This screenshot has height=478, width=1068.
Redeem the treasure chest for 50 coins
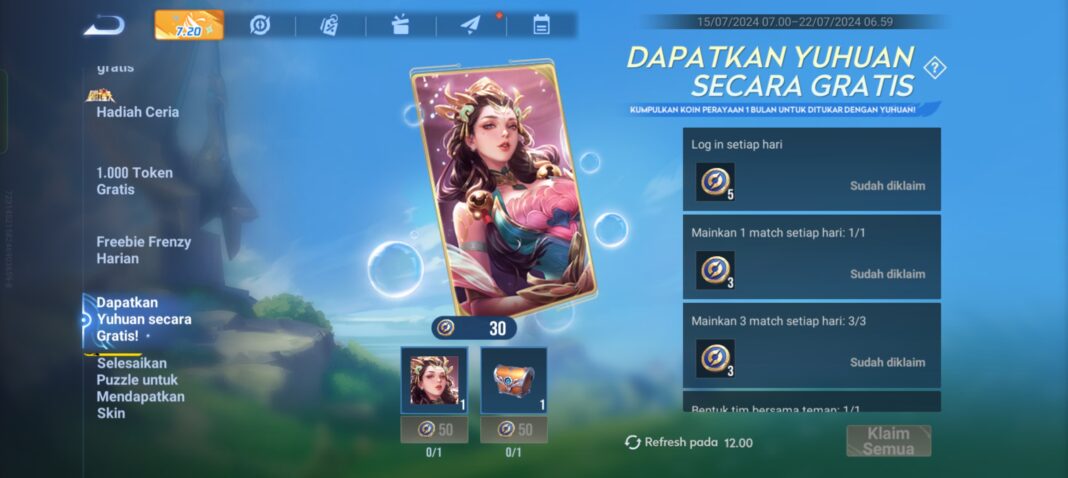513,429
